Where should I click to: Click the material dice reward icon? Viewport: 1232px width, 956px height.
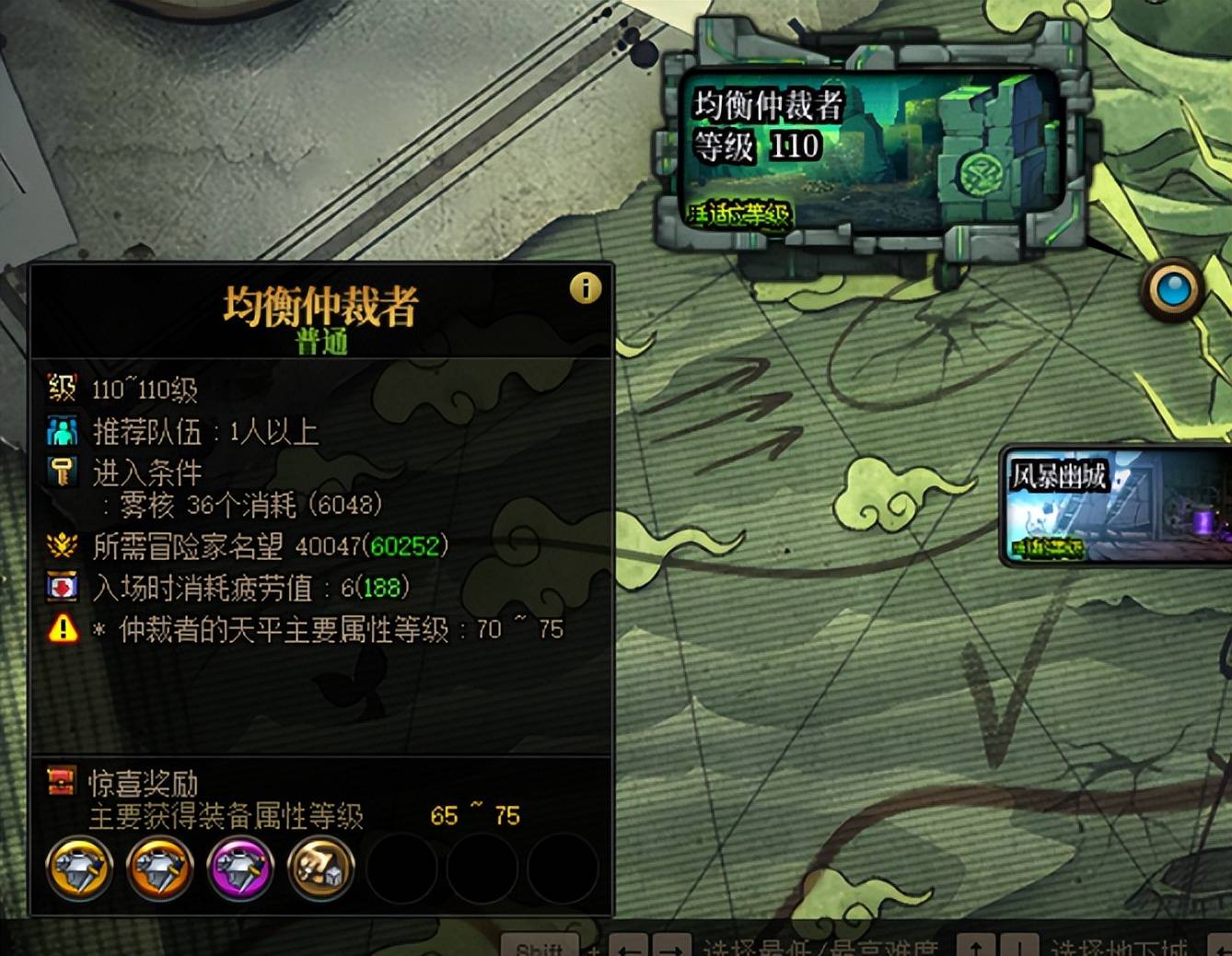(320, 868)
